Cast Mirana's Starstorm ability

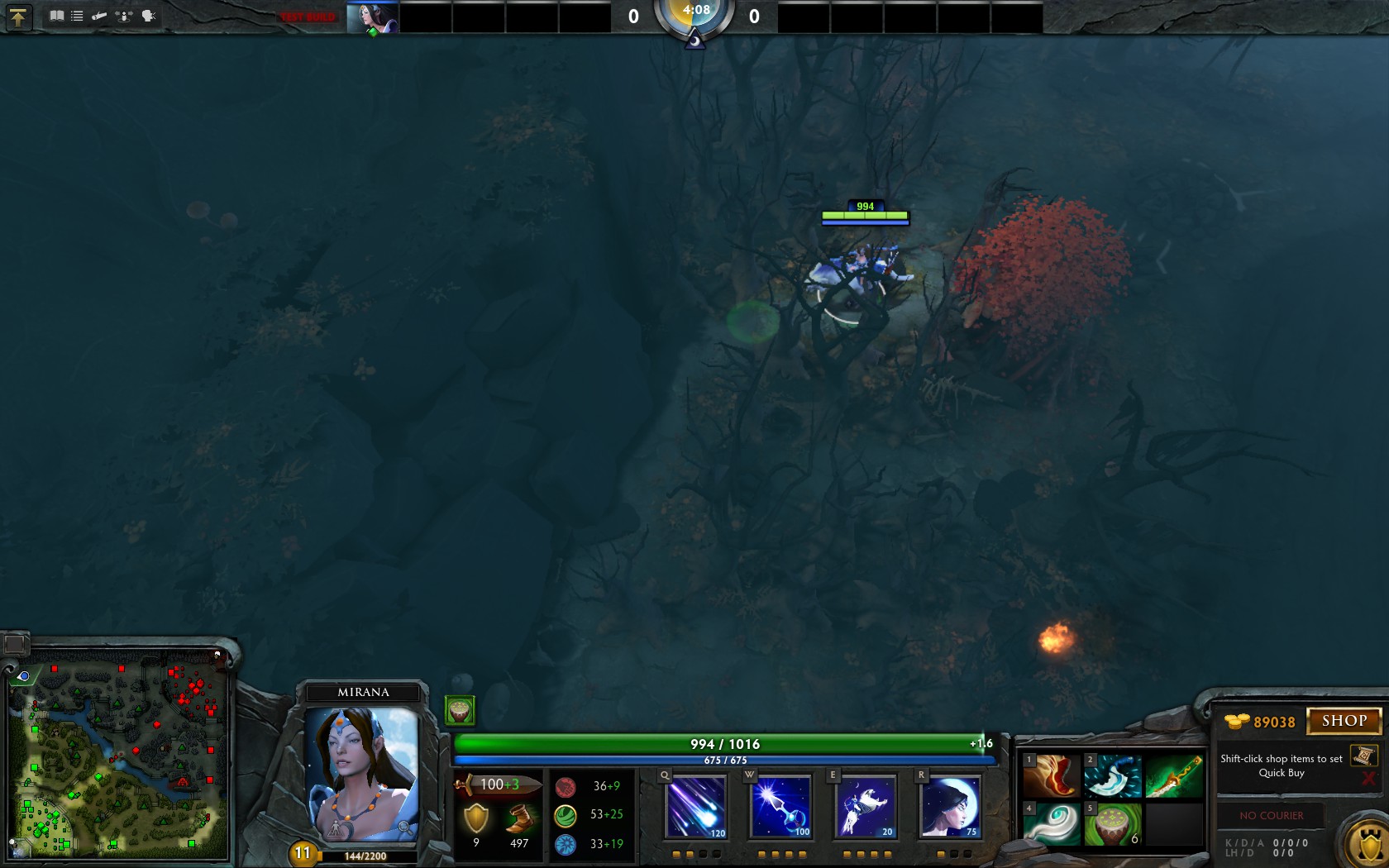pos(696,806)
